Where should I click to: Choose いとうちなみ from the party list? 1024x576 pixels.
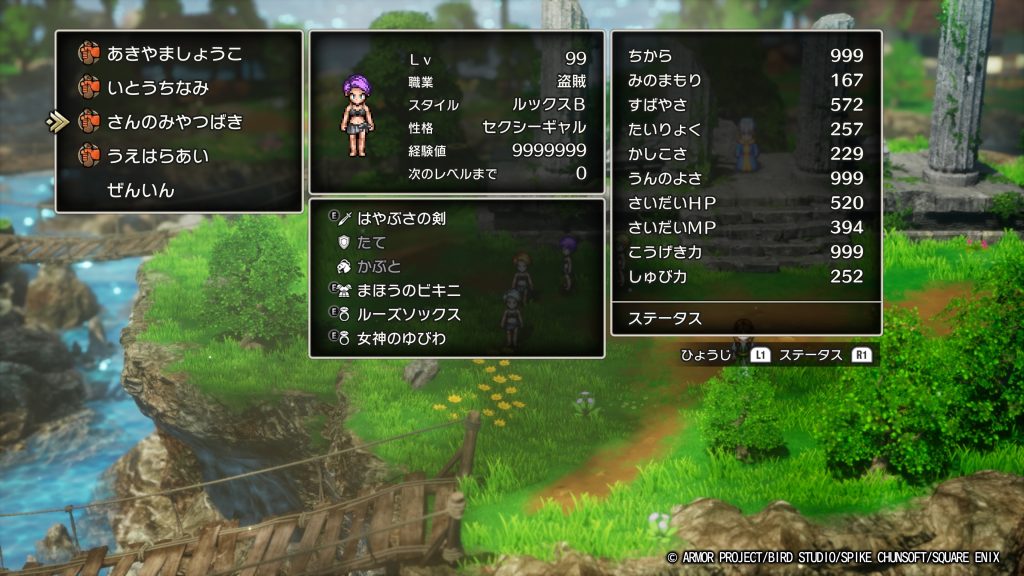[158, 88]
